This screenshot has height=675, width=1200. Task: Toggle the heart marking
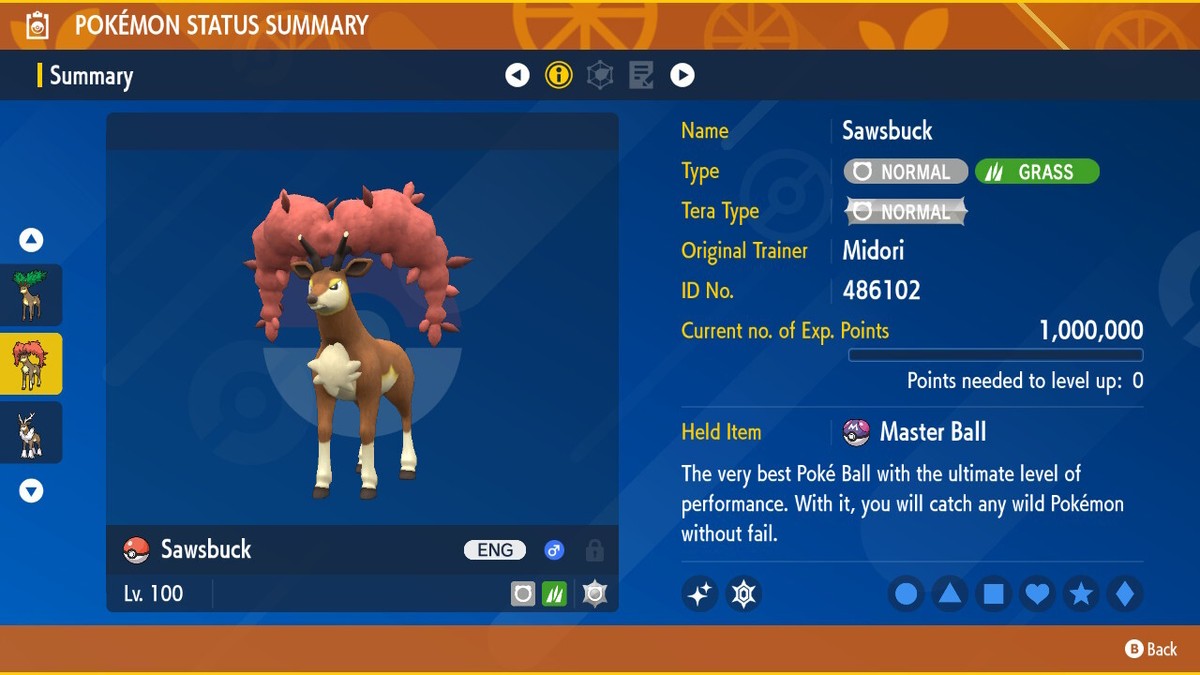coord(1038,595)
